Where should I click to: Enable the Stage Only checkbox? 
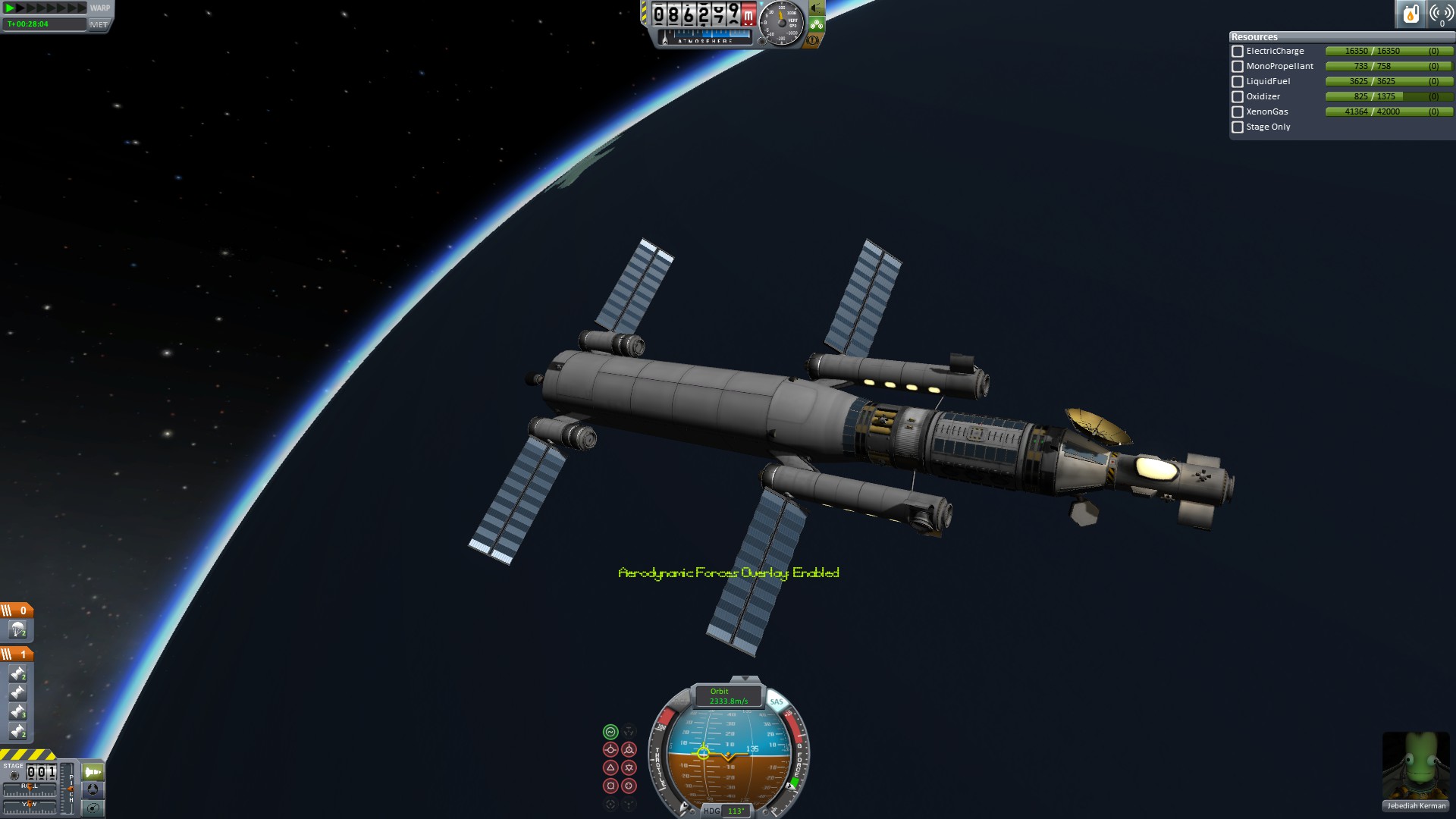tap(1238, 127)
